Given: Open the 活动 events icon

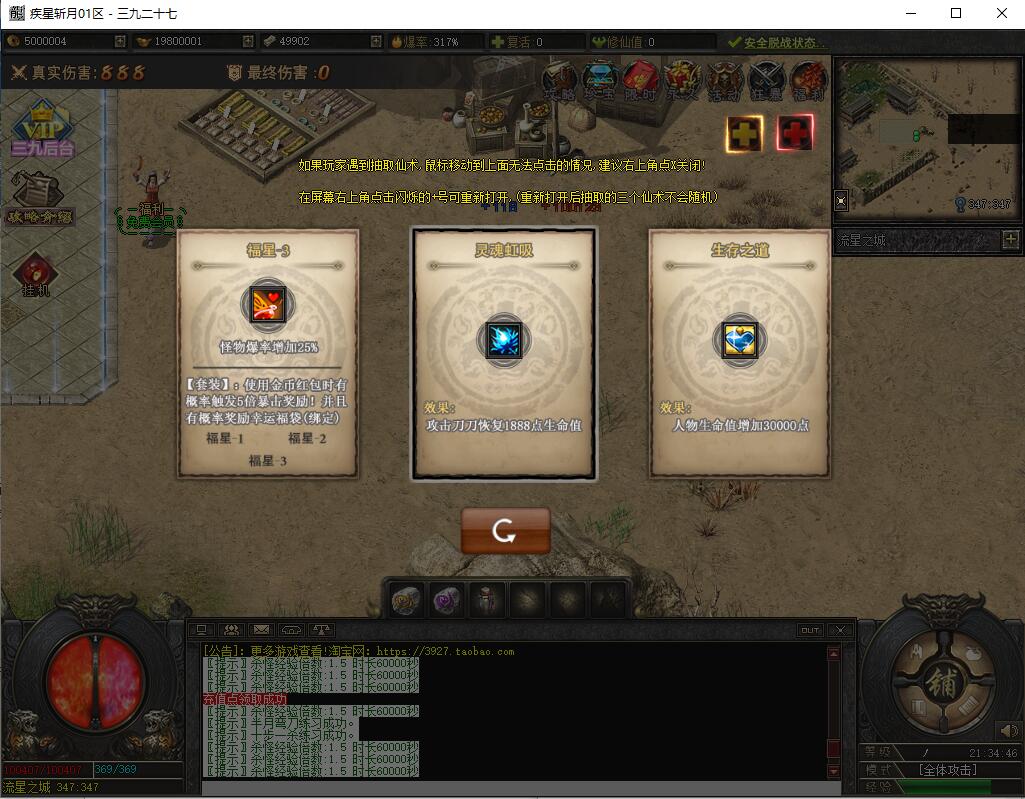Looking at the screenshot, I should (x=723, y=80).
